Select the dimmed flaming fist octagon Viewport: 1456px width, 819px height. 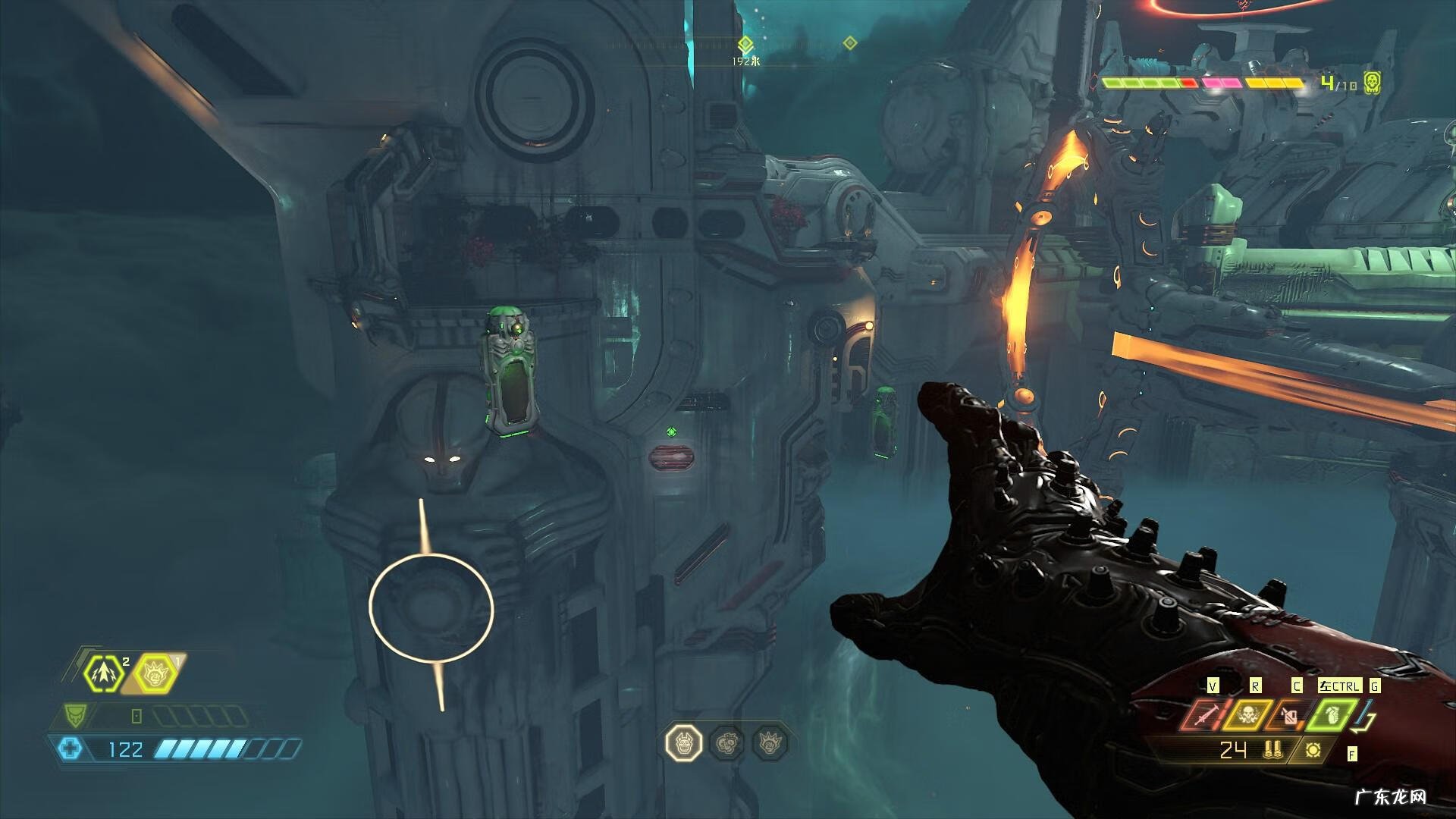(x=771, y=742)
